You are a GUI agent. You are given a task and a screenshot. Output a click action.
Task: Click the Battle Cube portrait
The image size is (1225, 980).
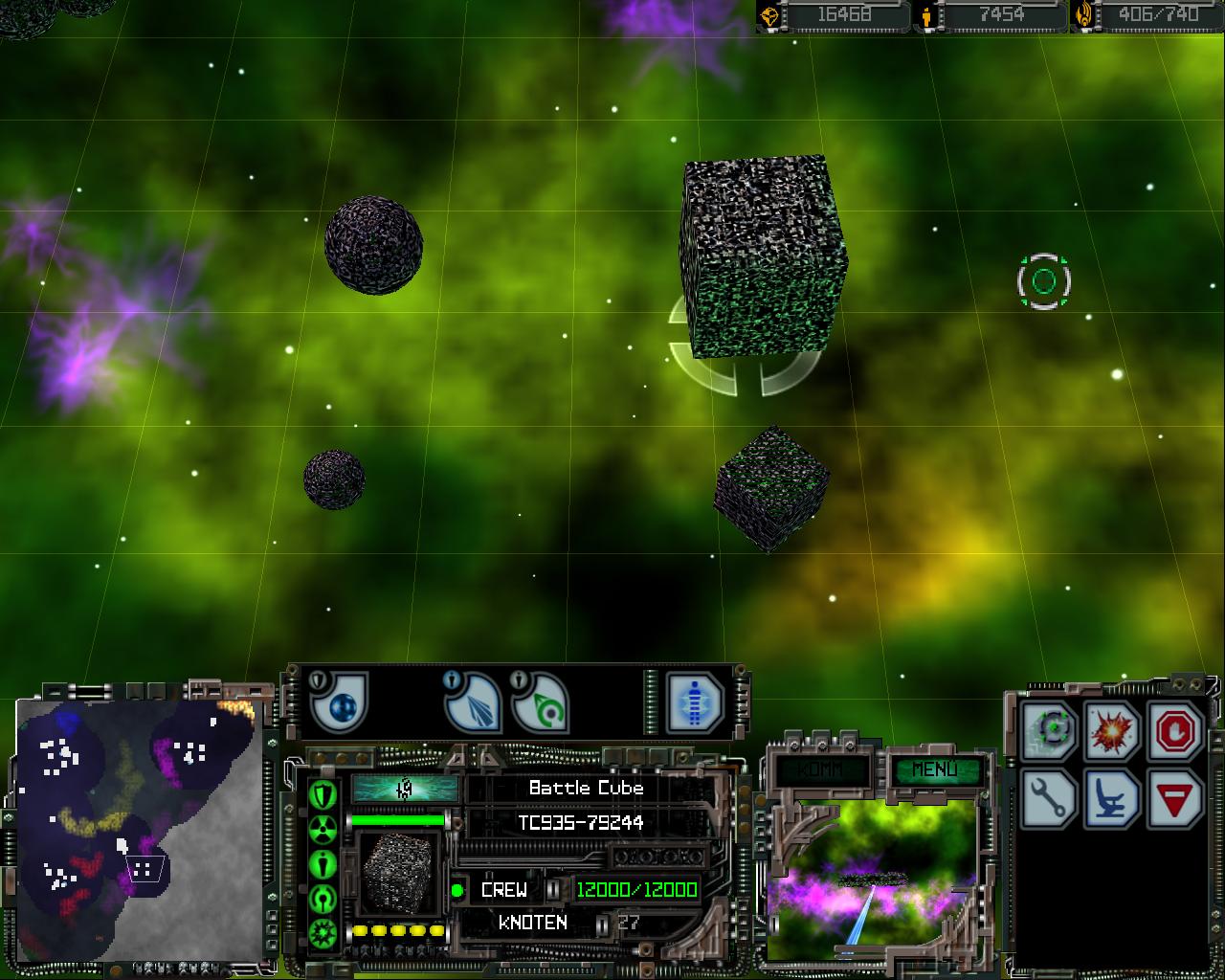point(398,875)
